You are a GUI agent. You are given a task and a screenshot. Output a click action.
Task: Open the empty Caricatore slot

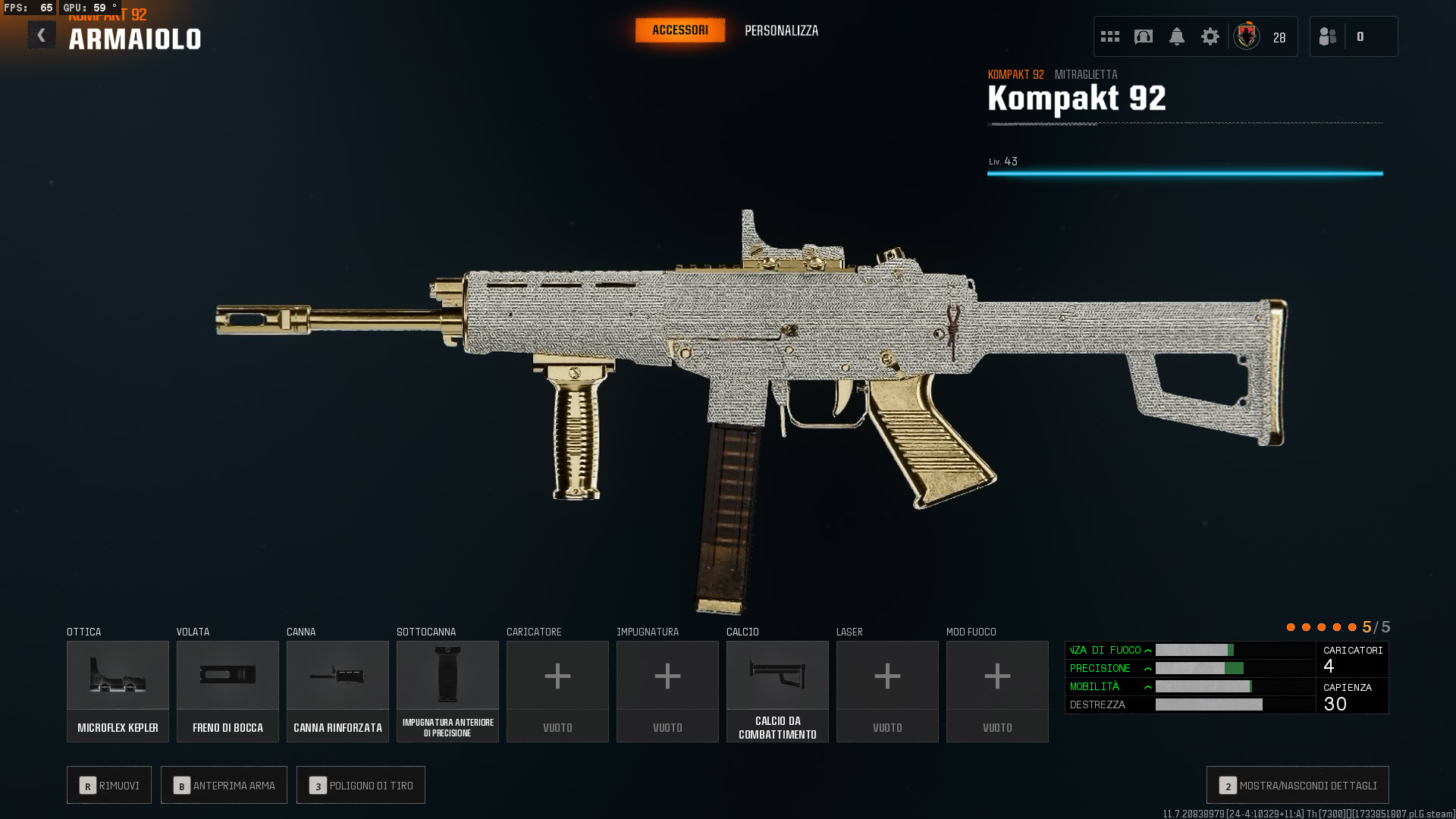[557, 690]
